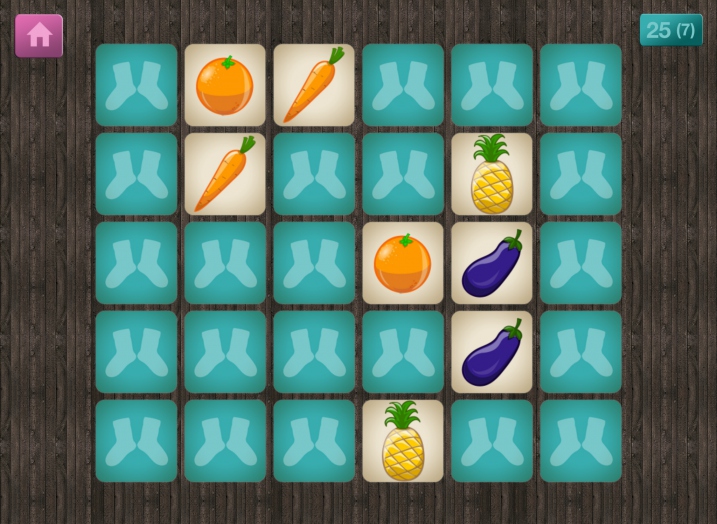Image resolution: width=717 pixels, height=524 pixels.
Task: Tap the eggplant card adjacent to the orange
Action: click(x=492, y=263)
